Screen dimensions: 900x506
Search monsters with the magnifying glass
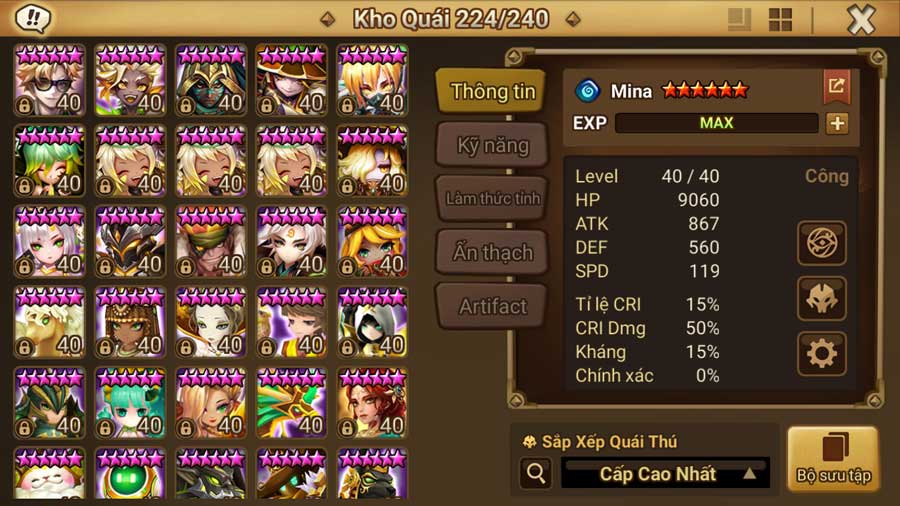point(536,473)
